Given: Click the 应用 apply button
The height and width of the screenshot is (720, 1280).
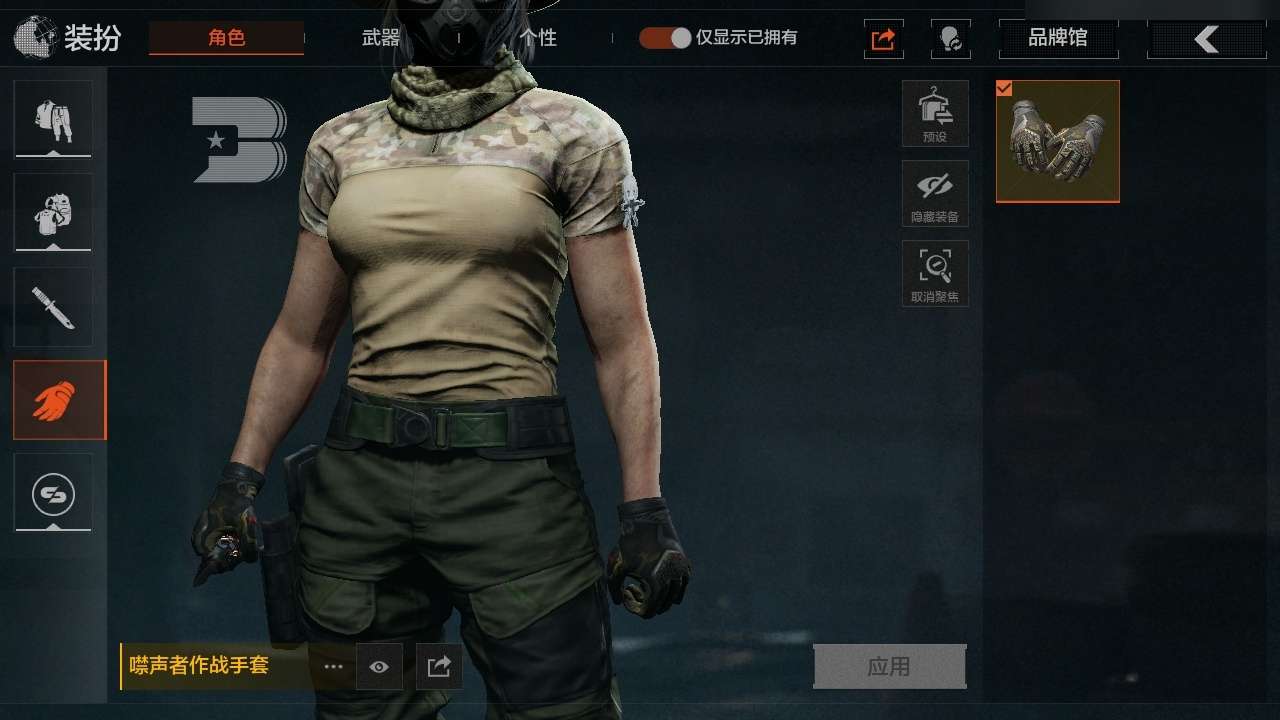Looking at the screenshot, I should [889, 666].
